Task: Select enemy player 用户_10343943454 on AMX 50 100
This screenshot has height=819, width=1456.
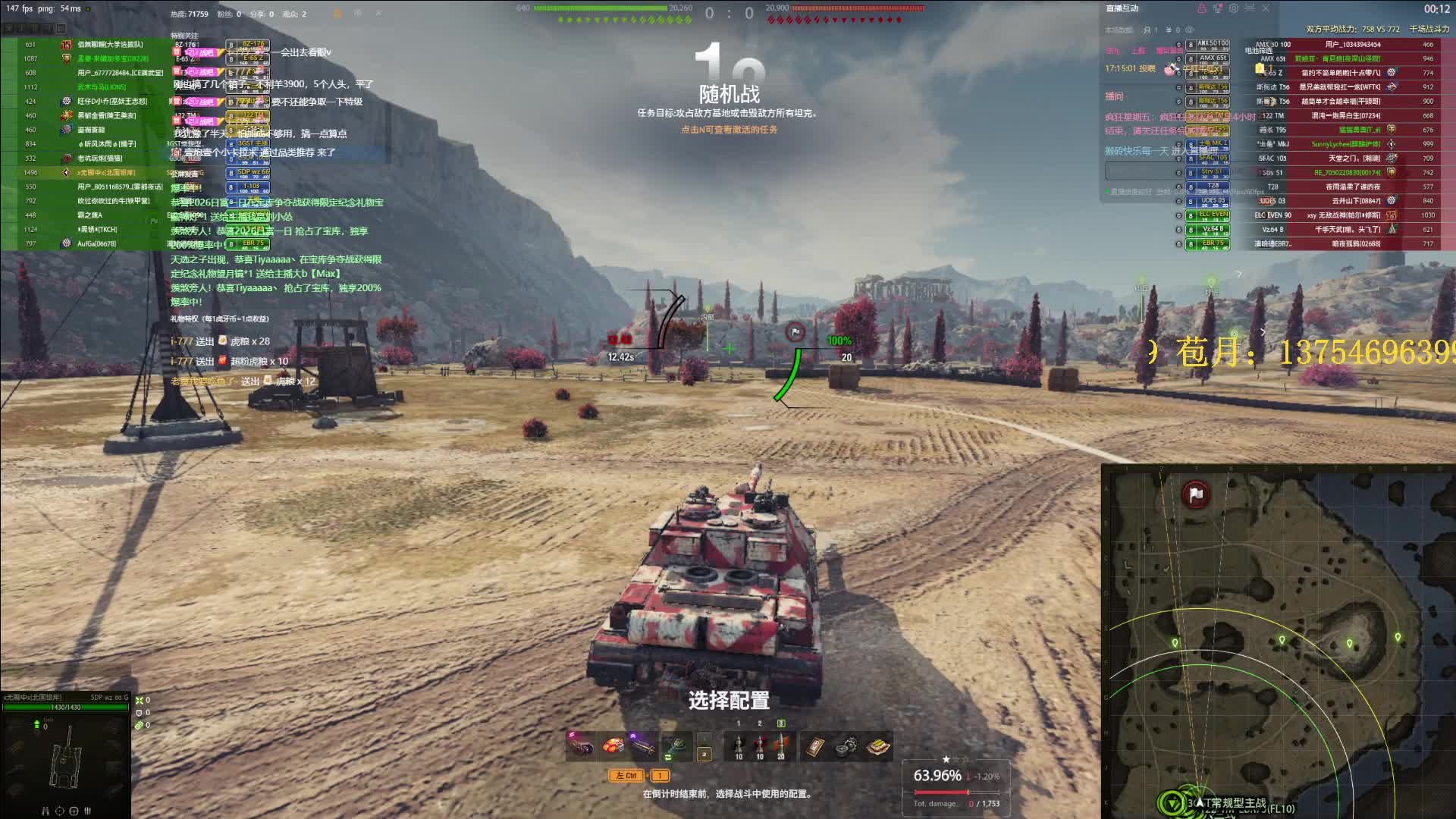Action: [1342, 45]
